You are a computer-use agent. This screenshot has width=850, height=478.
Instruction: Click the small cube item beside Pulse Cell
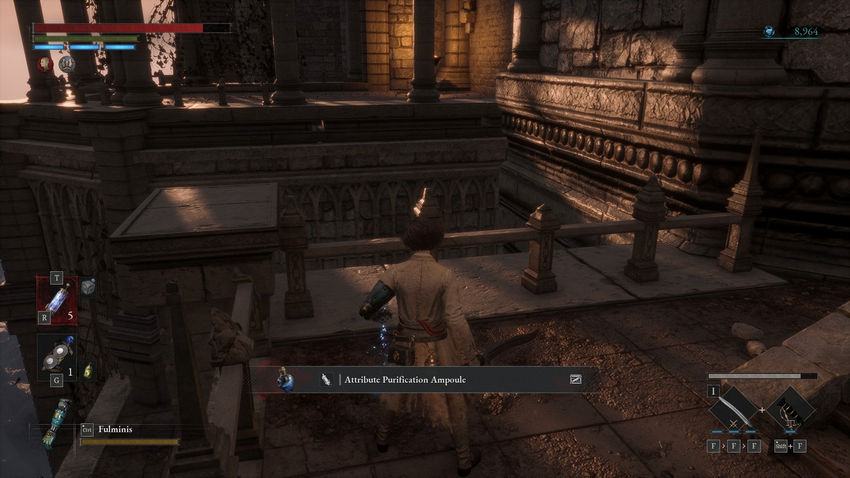[88, 286]
